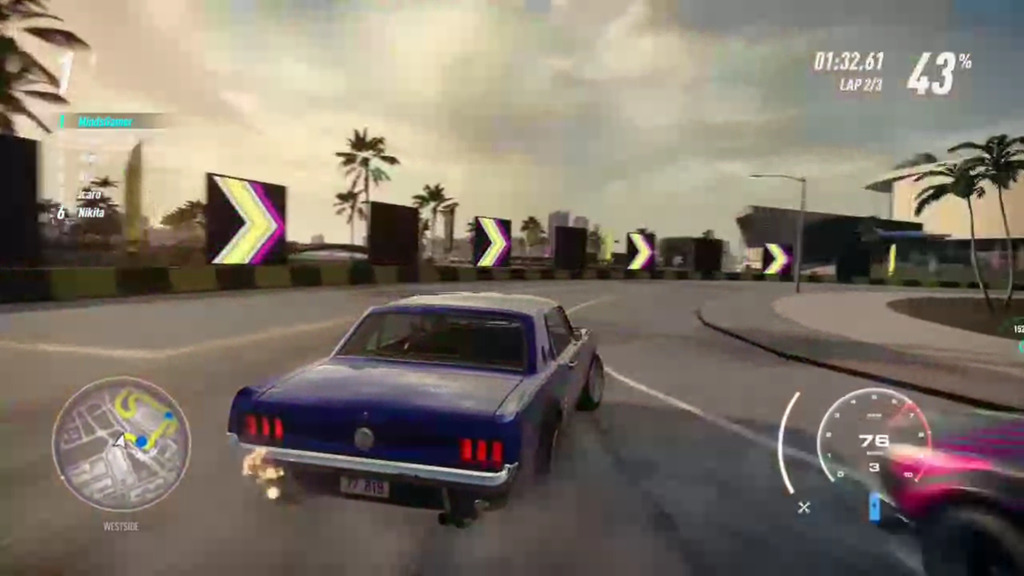Screen dimensions: 1024x576
Task: Select Icaro in the race standings
Action: pyautogui.click(x=90, y=195)
